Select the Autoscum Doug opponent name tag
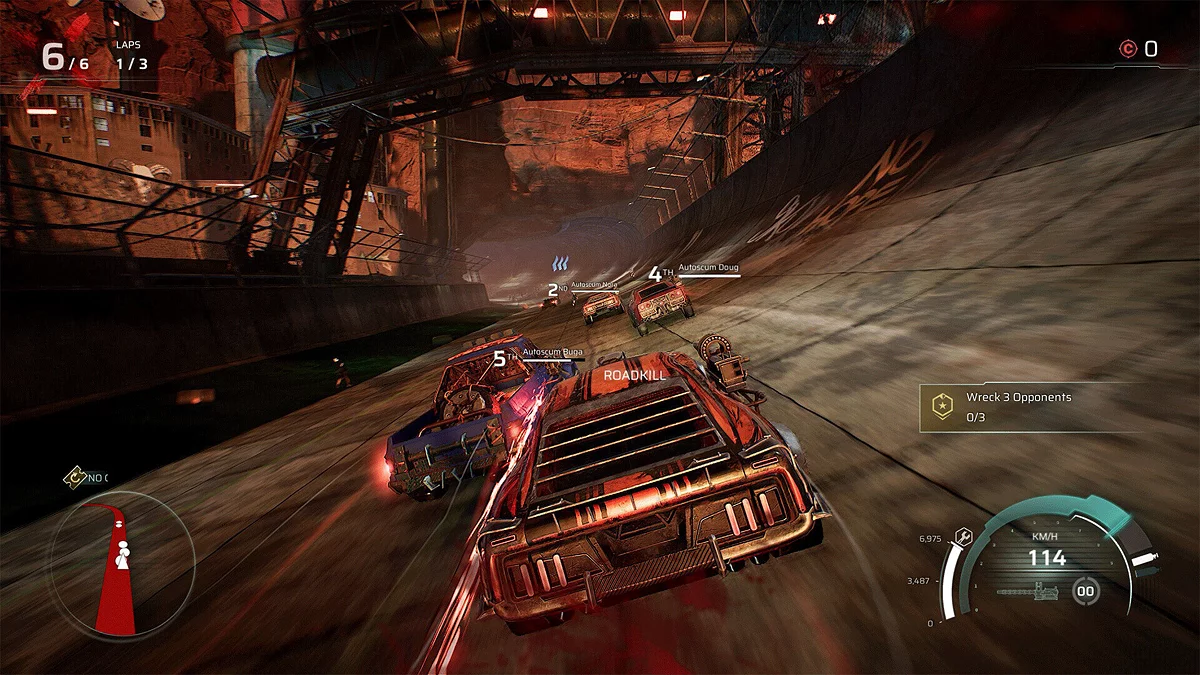The height and width of the screenshot is (675, 1200). pos(708,268)
